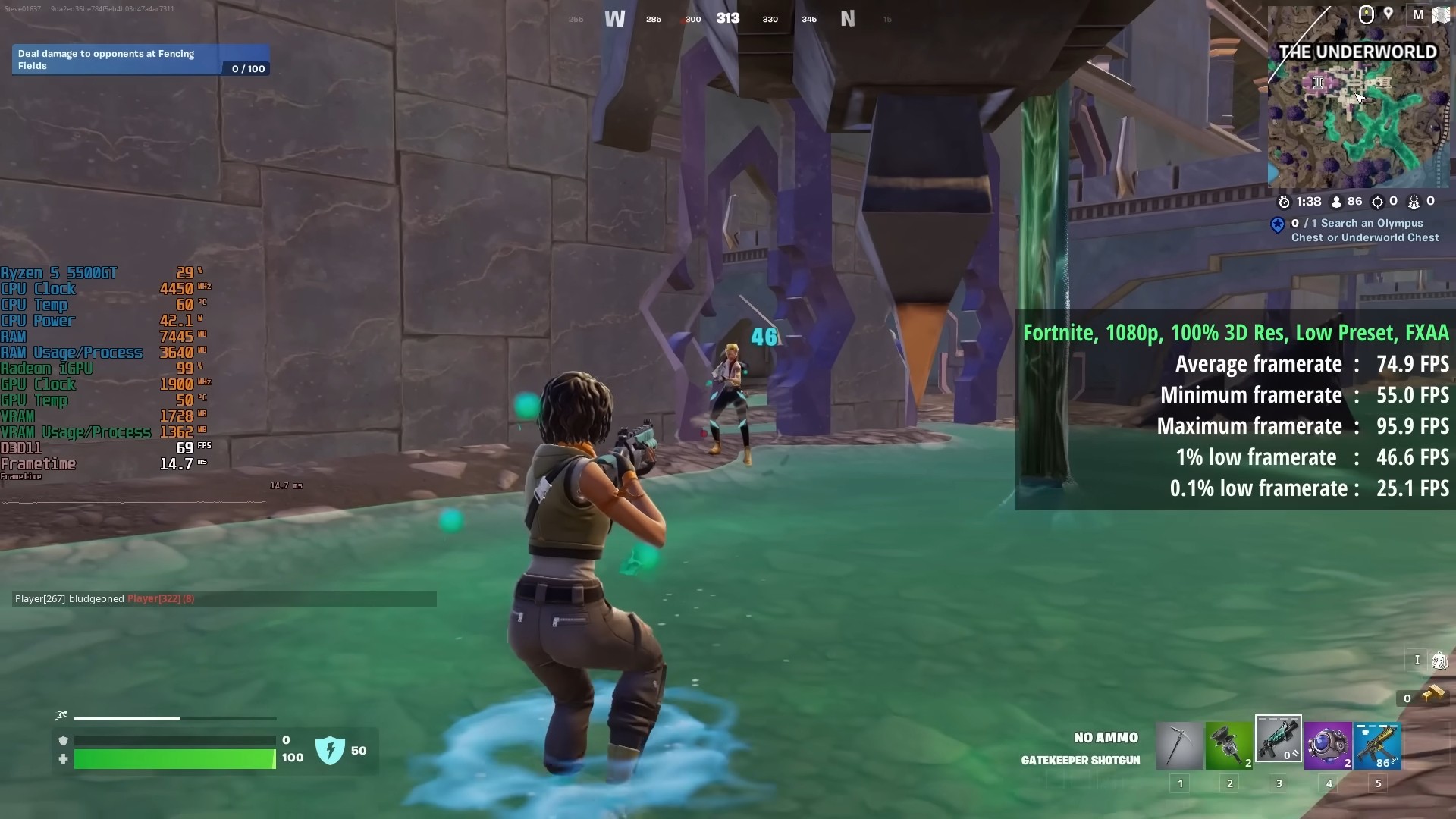Open the backpack inventory icon

tap(1439, 661)
